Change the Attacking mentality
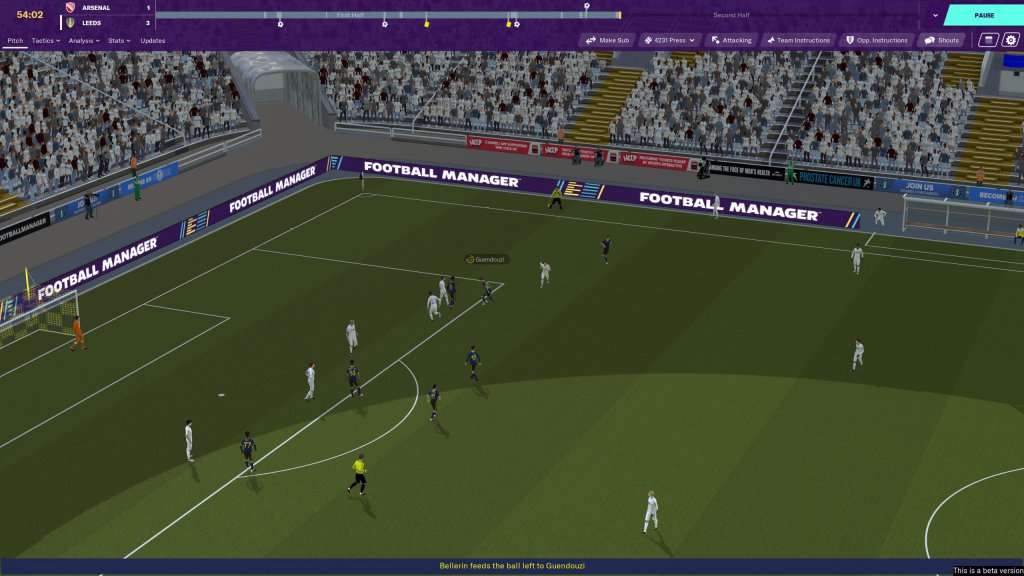 click(x=731, y=41)
